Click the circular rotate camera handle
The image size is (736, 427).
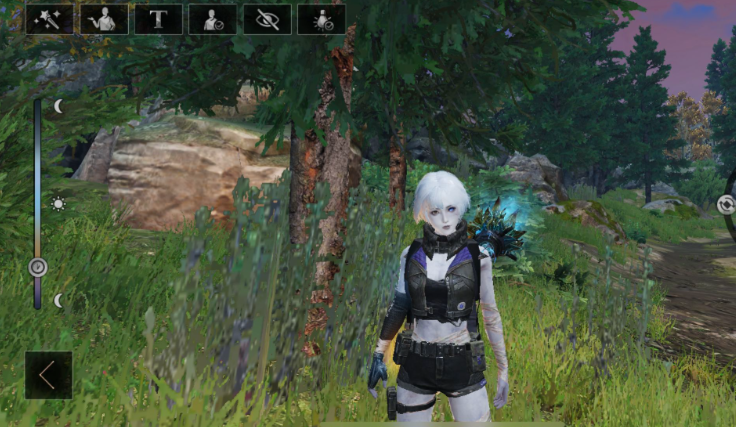coord(726,204)
